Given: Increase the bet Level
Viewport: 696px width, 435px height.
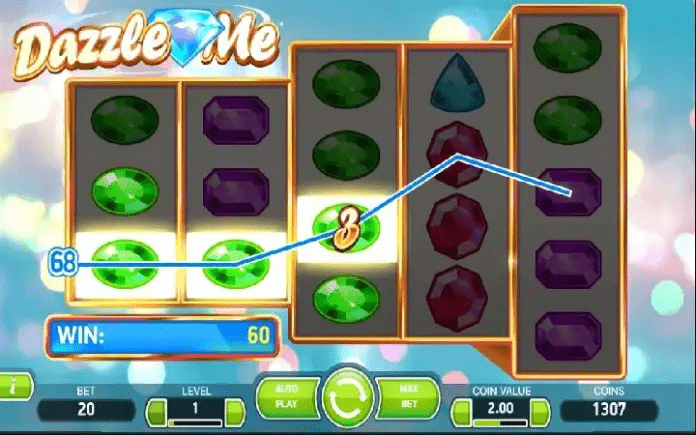Looking at the screenshot, I should (233, 411).
